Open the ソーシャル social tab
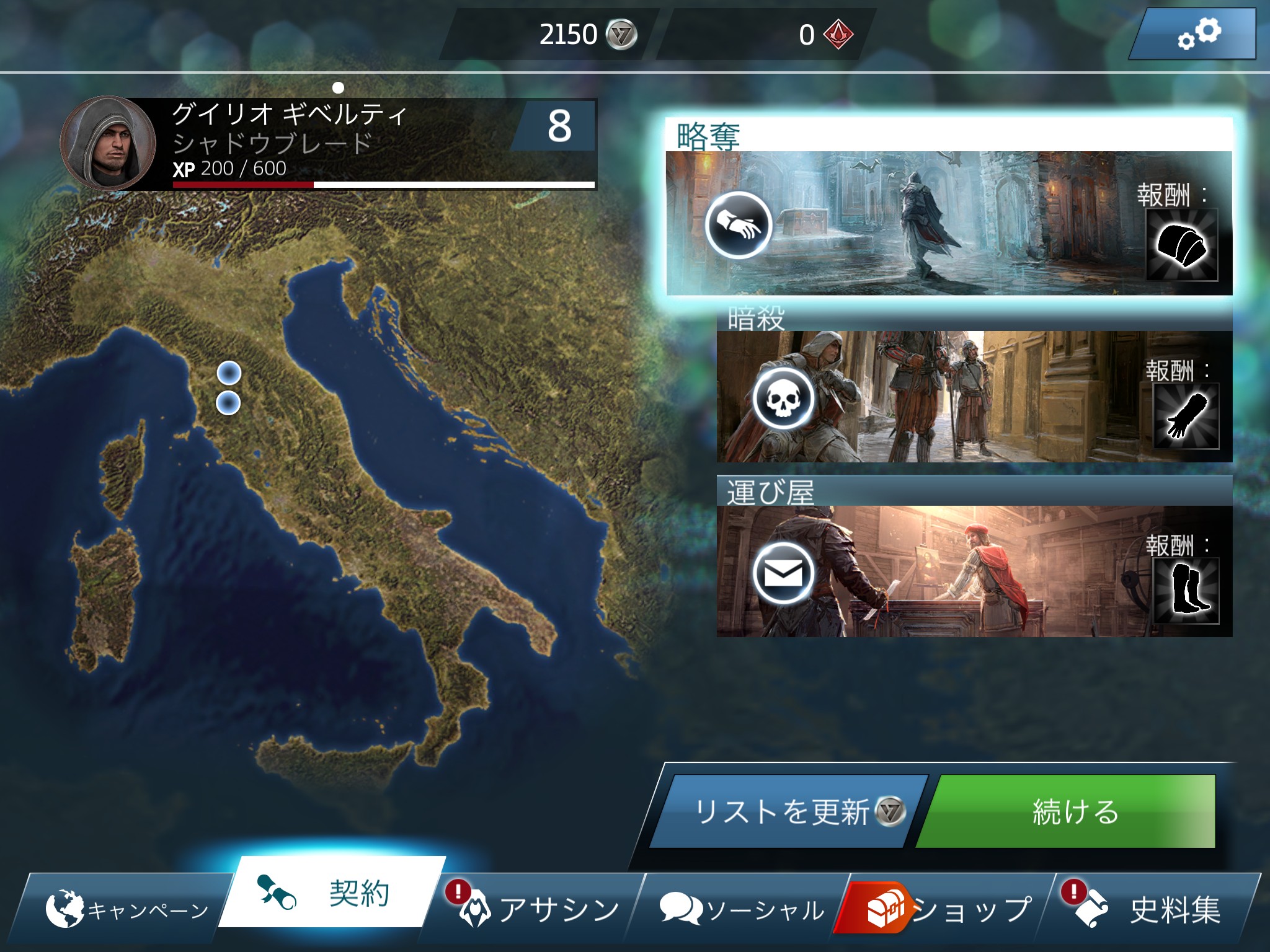 [x=741, y=909]
